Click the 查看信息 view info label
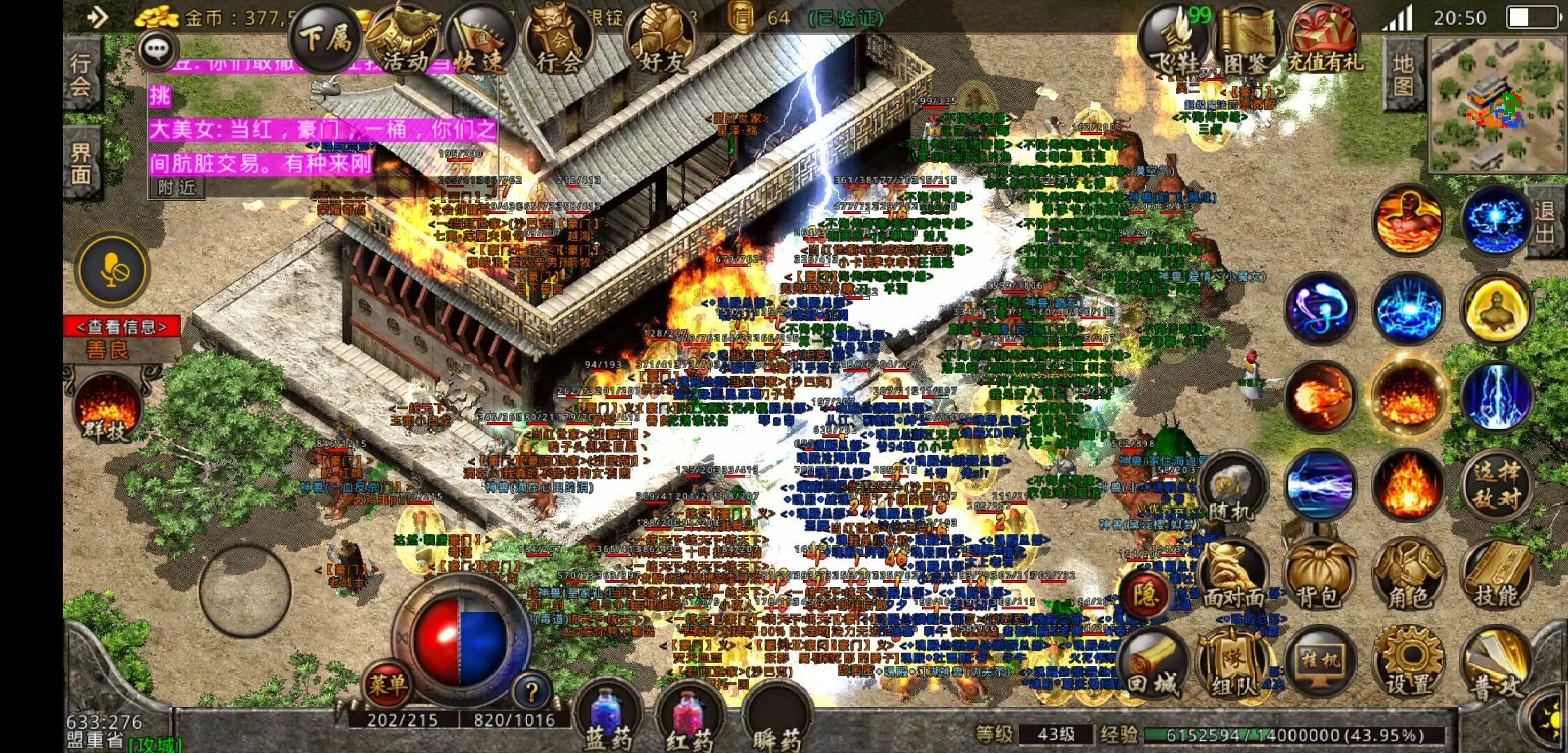1568x753 pixels. [122, 326]
